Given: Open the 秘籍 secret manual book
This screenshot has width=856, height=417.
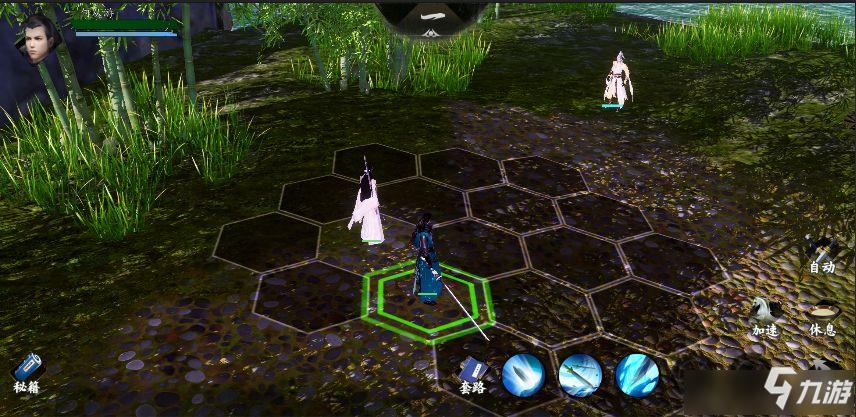Looking at the screenshot, I should [27, 371].
